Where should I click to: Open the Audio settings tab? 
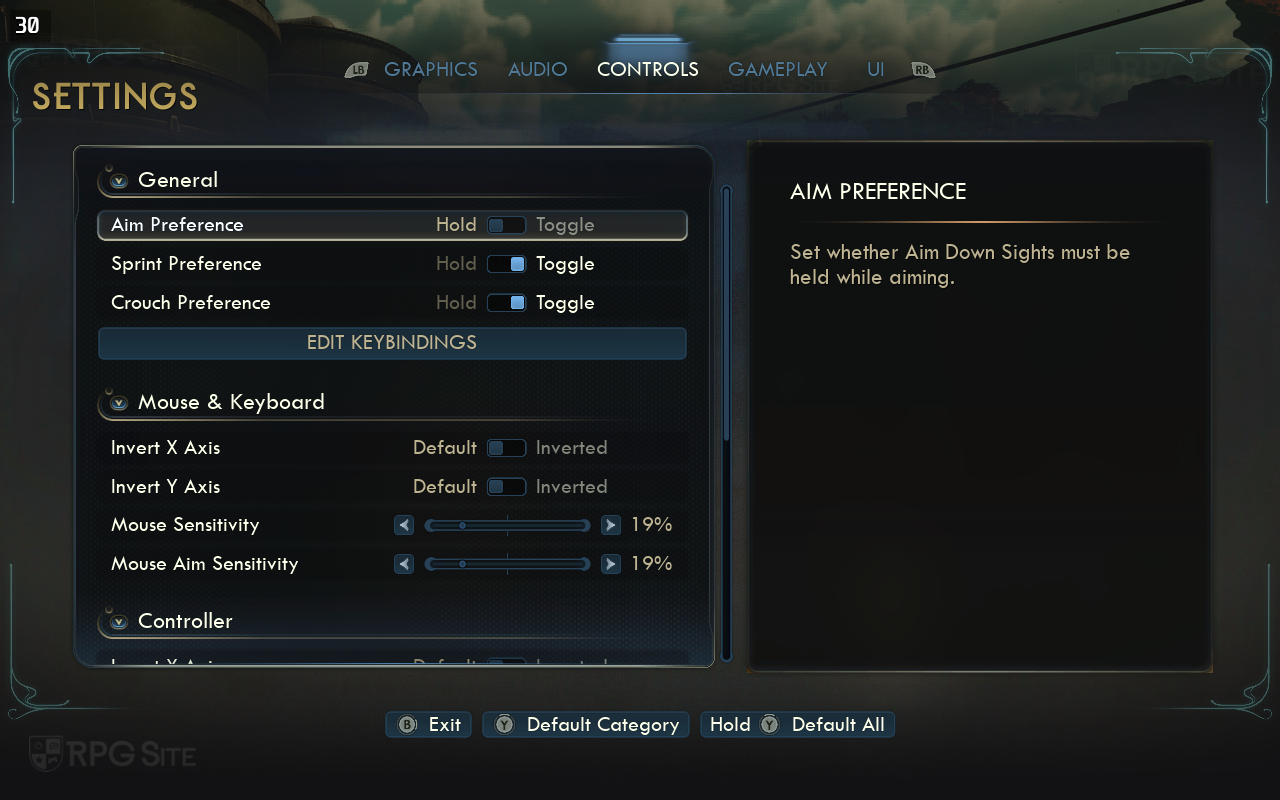(537, 70)
